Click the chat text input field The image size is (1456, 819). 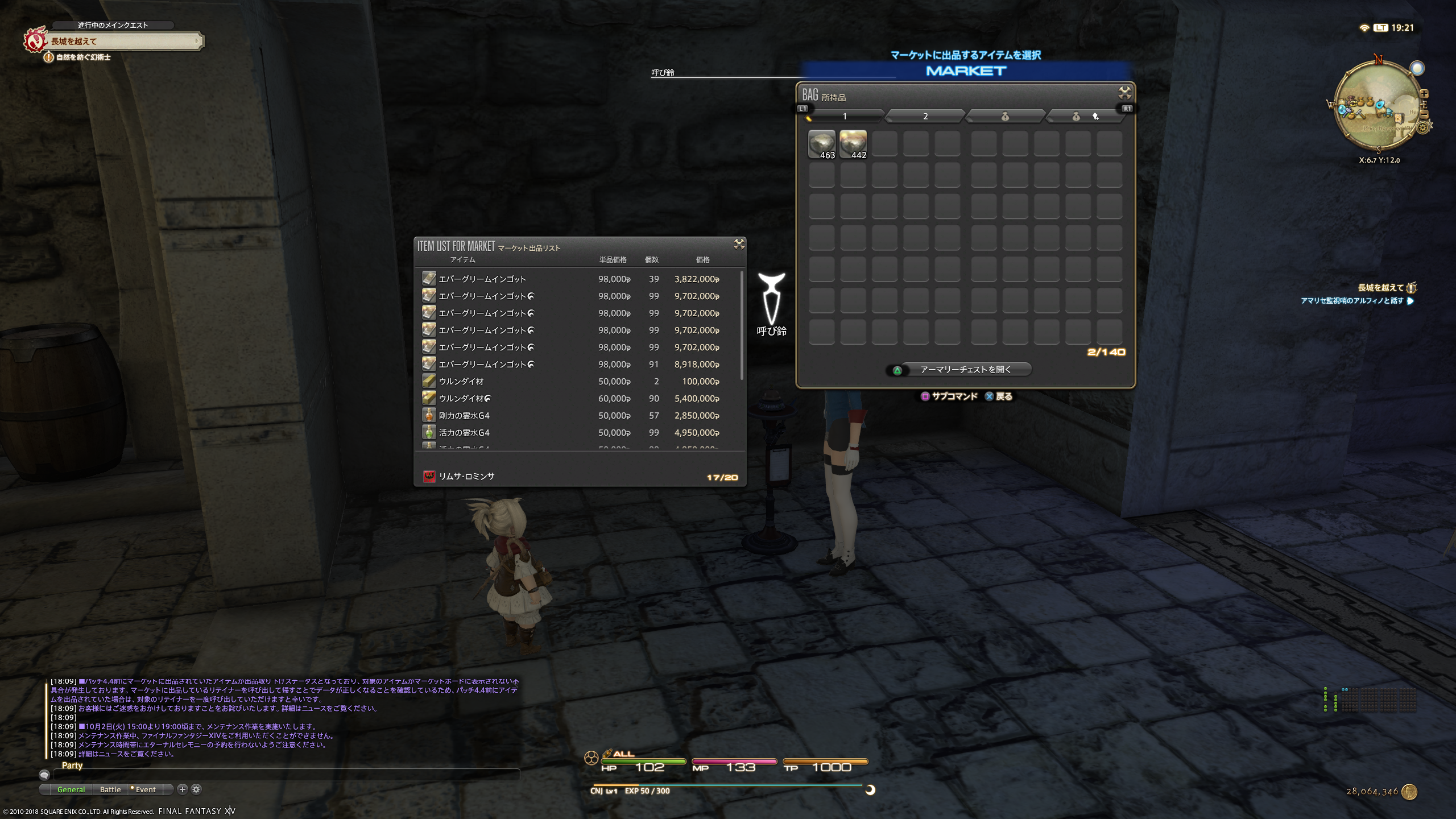point(284,775)
